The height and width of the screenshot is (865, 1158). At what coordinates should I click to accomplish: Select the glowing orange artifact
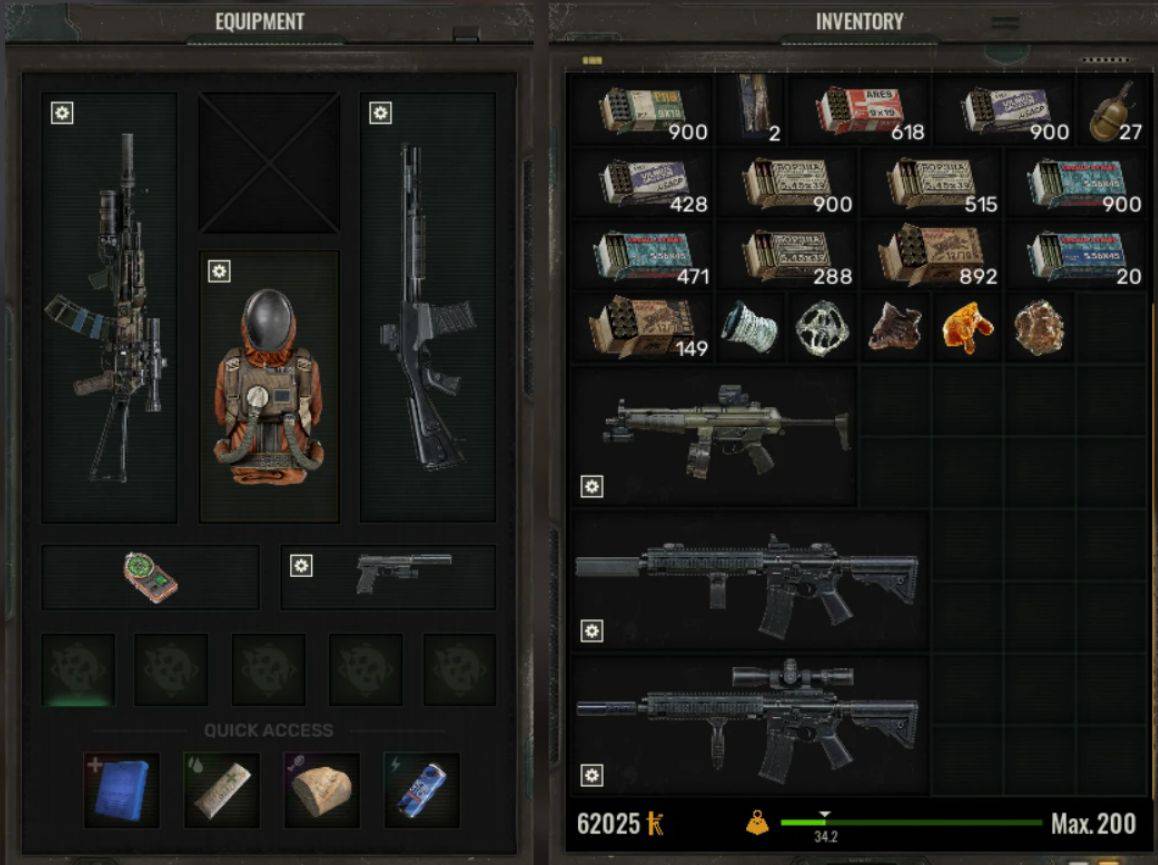click(x=968, y=326)
